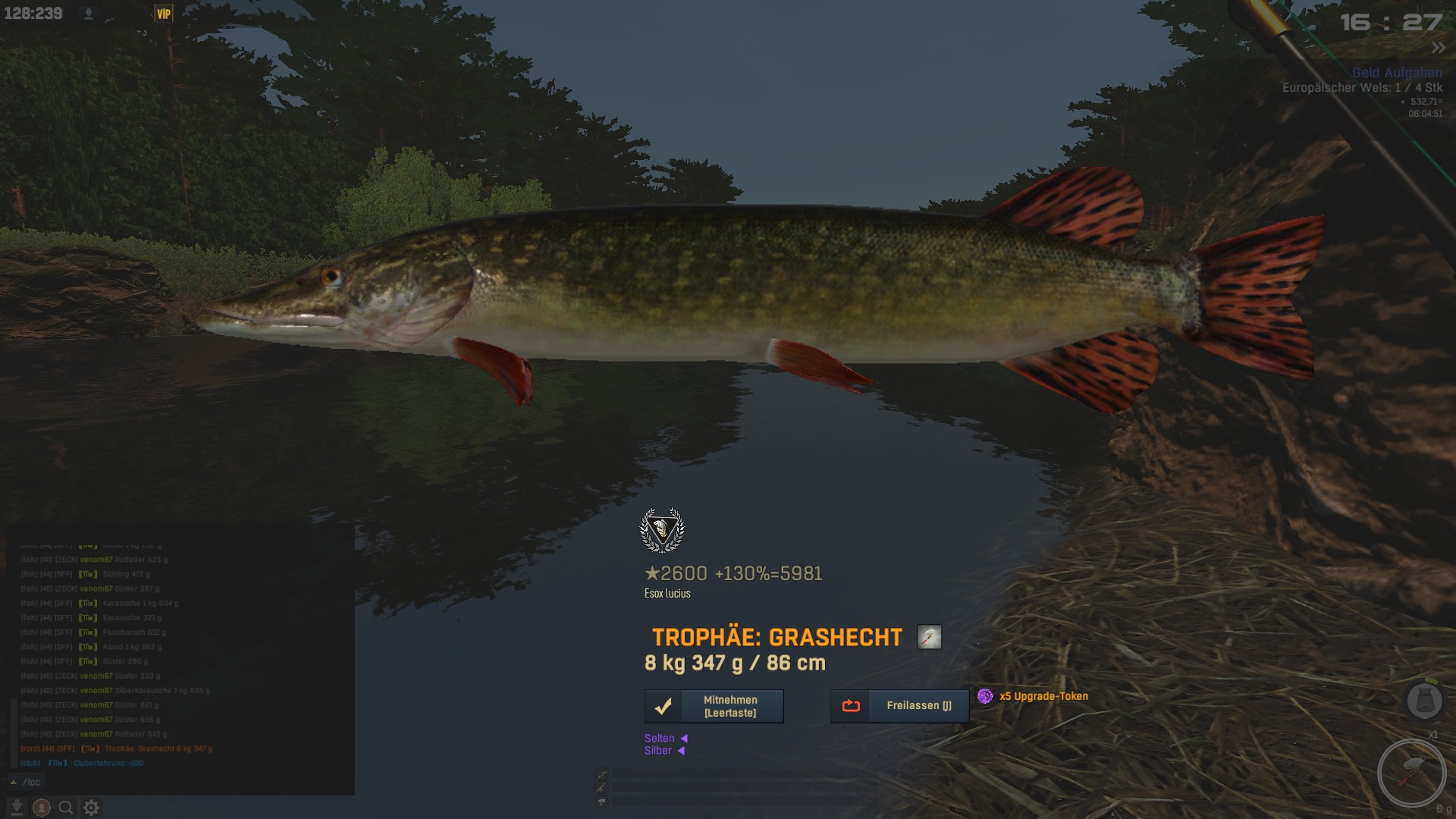Click the trophy laurel badge icon

coord(662,530)
